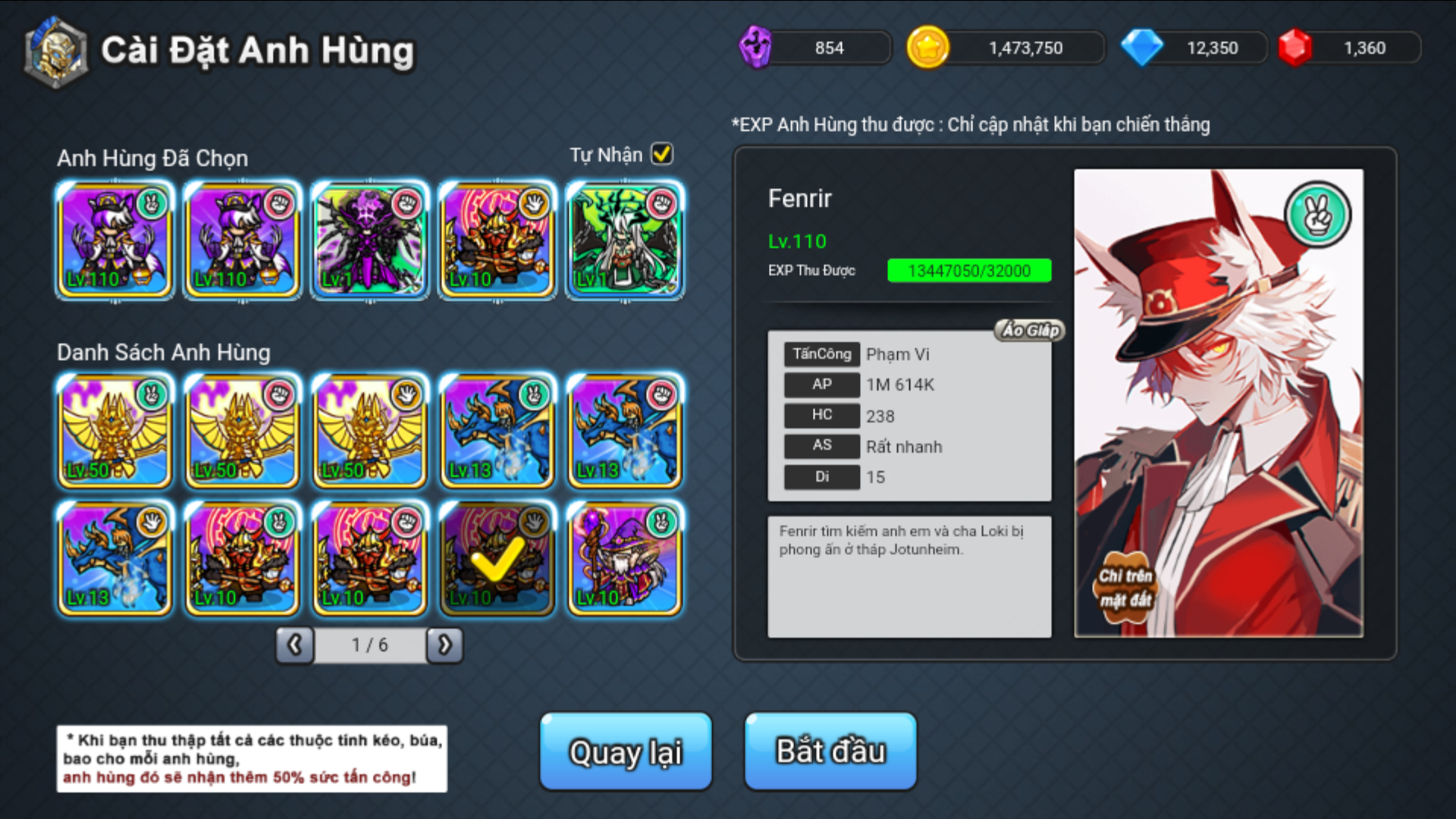Toggle the Tự Nhận checkbox
1456x819 pixels.
(662, 154)
